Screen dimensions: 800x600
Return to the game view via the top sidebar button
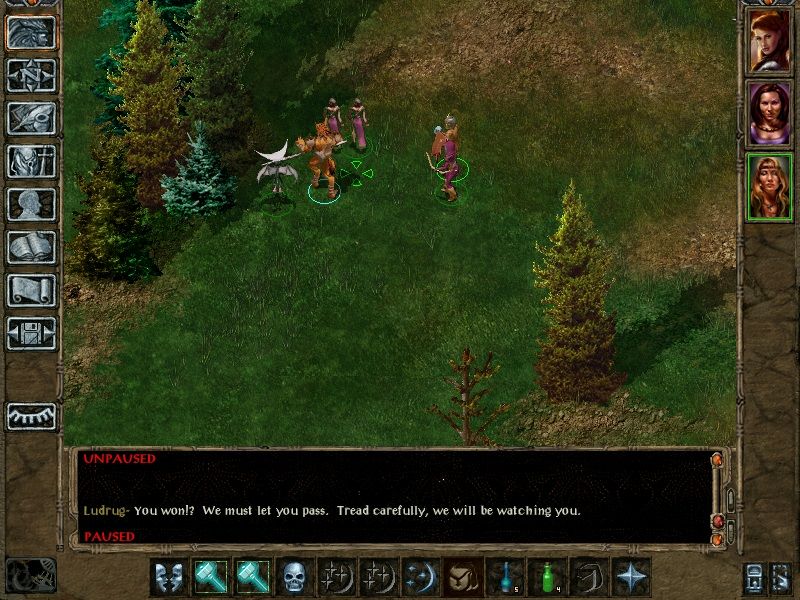(31, 32)
